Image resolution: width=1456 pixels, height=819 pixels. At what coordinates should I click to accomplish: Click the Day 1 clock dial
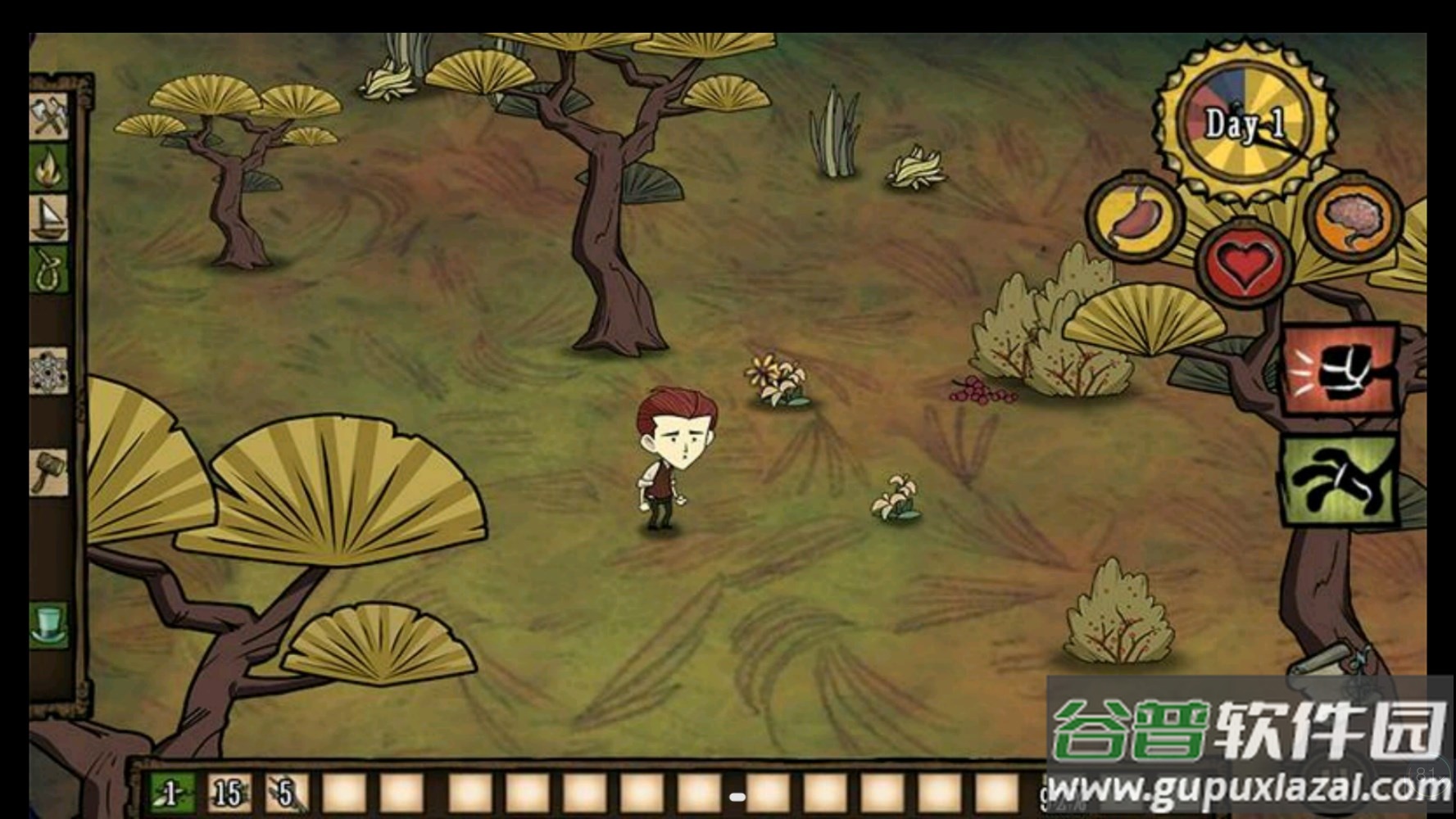point(1244,124)
